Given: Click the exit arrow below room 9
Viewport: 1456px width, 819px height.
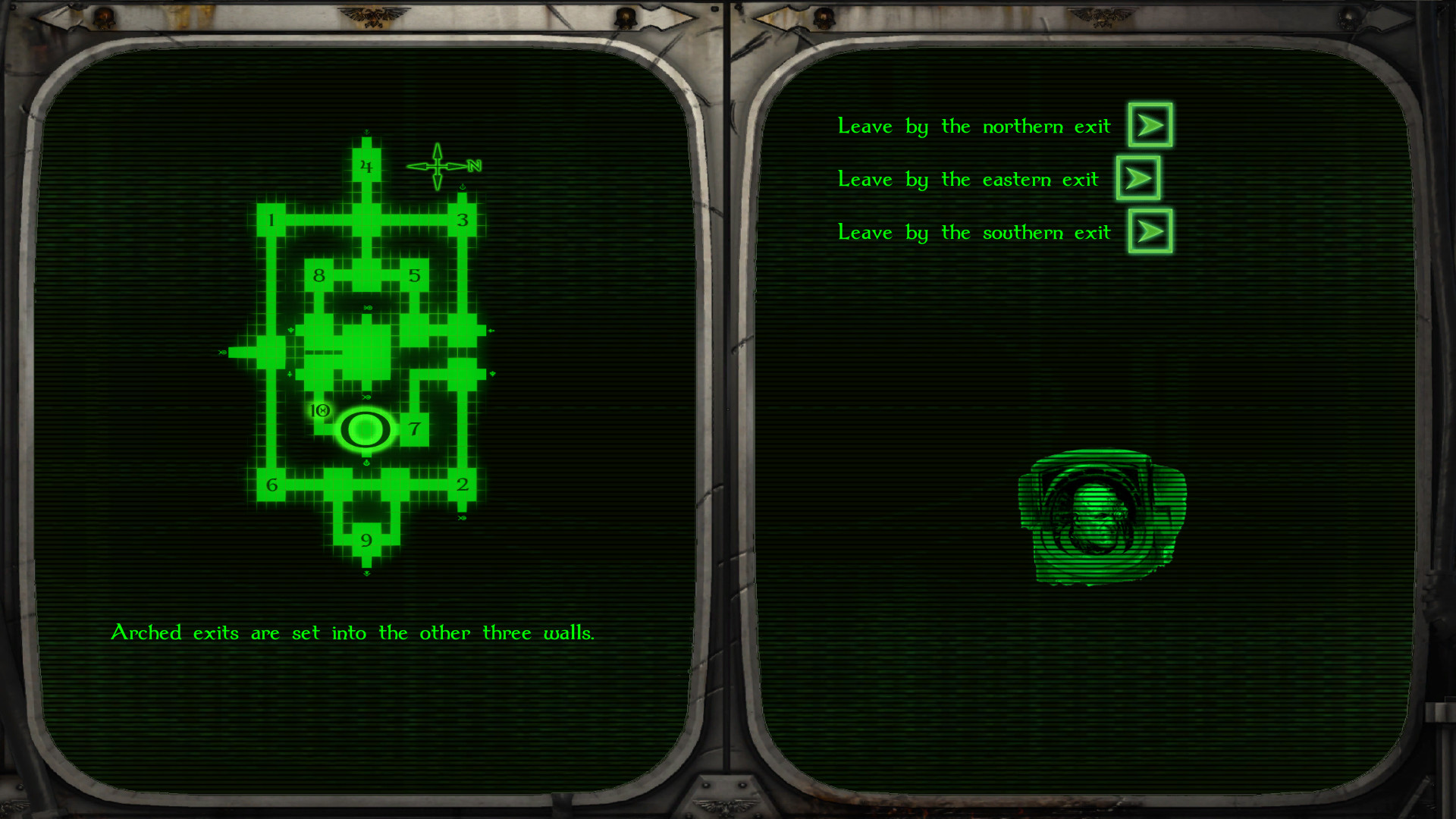Looking at the screenshot, I should (x=367, y=573).
